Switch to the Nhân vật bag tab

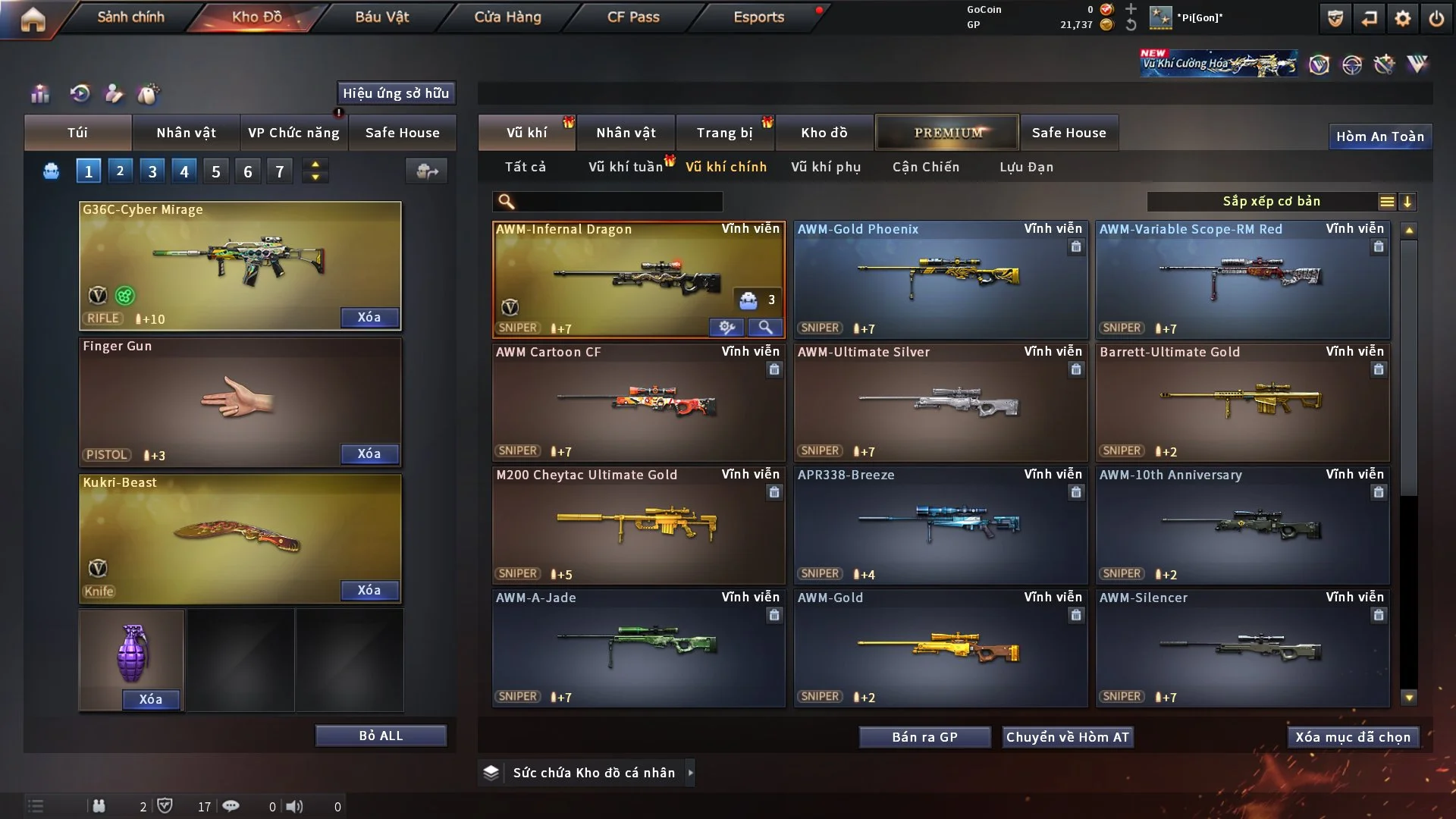pos(186,133)
